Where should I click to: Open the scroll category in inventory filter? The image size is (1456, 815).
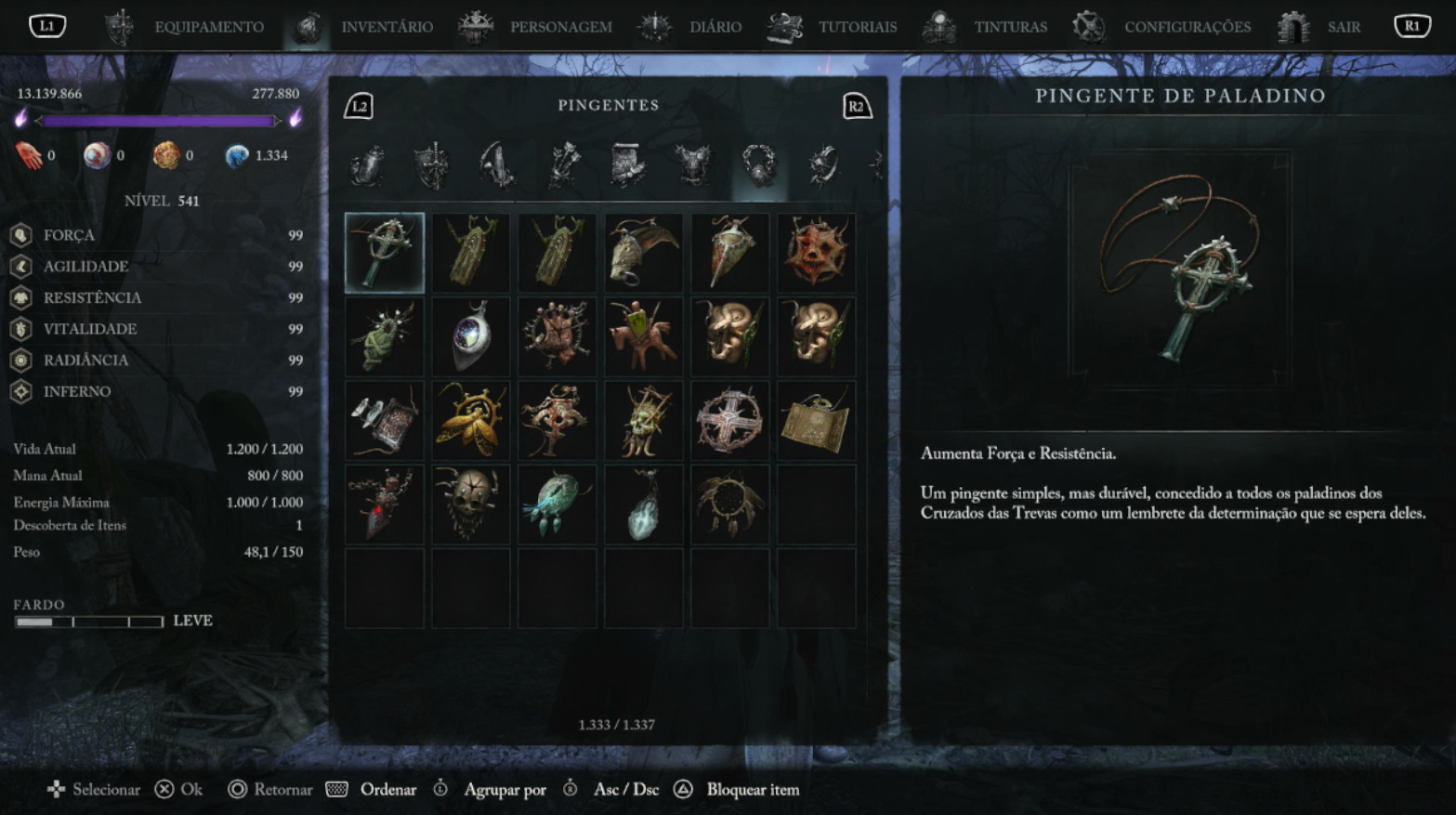click(627, 166)
